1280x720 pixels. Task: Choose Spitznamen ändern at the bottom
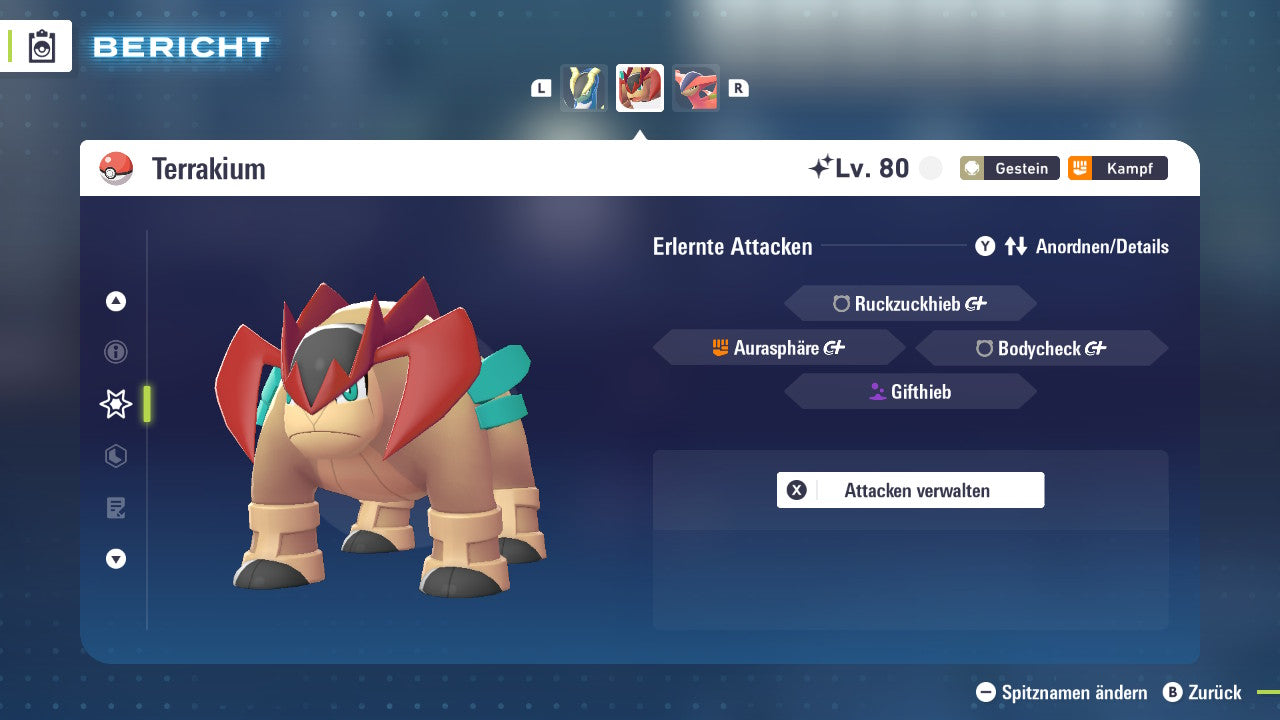coord(1060,692)
